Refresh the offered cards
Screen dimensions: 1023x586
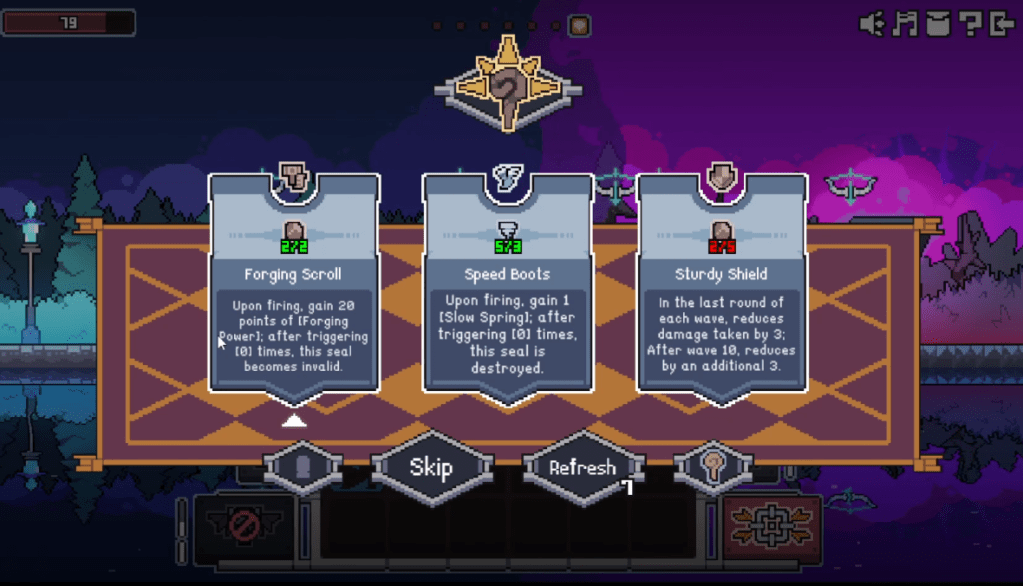(x=582, y=467)
